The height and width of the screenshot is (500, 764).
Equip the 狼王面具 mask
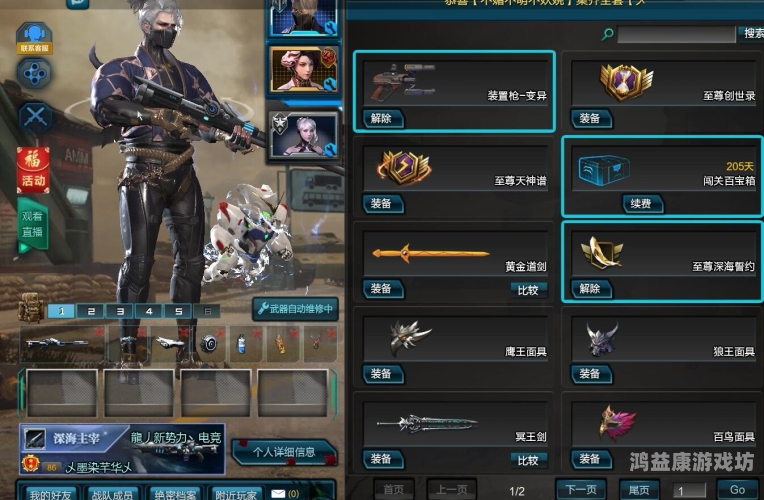pos(590,374)
